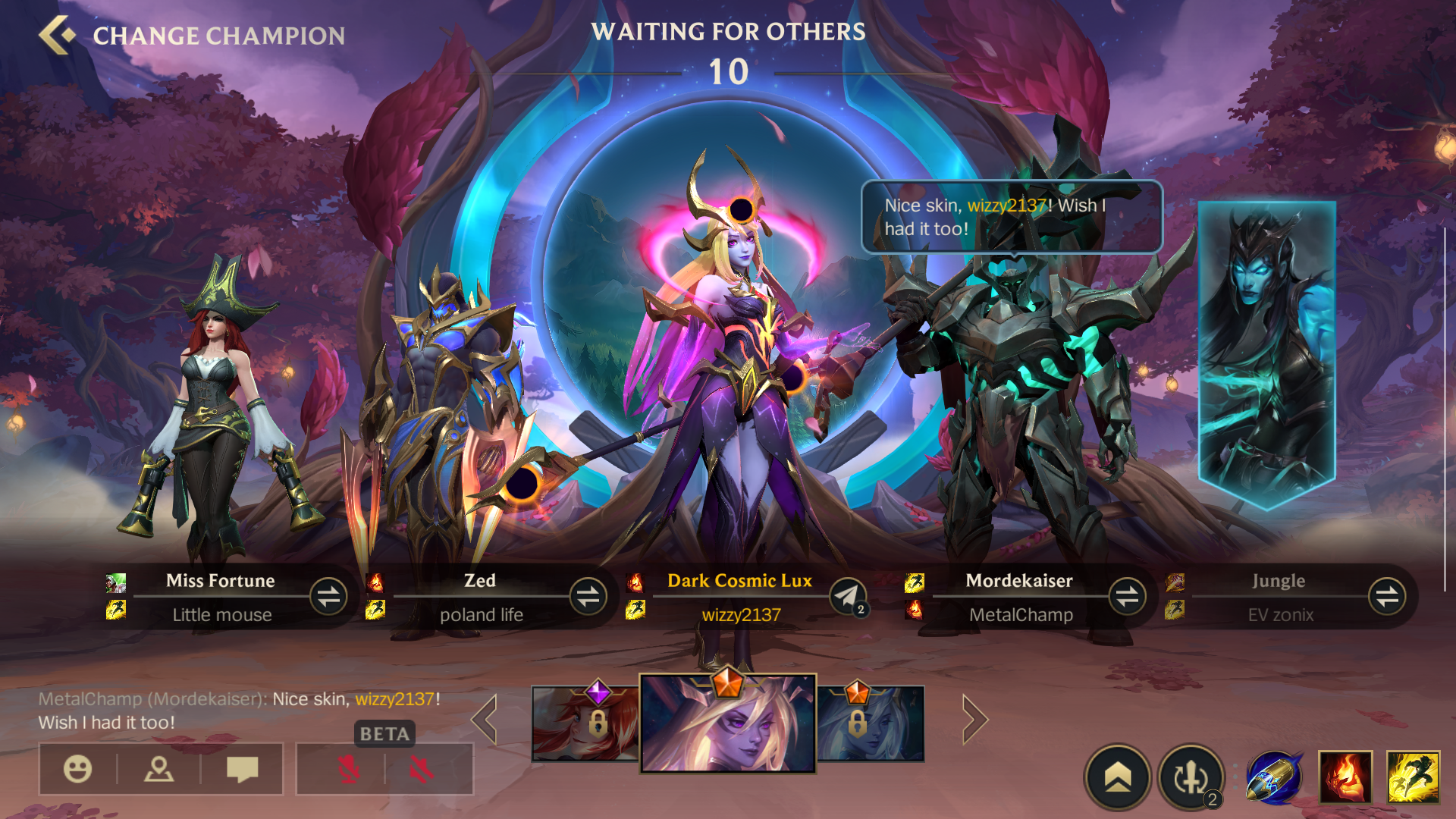Click the swap button beside Zed

(588, 596)
